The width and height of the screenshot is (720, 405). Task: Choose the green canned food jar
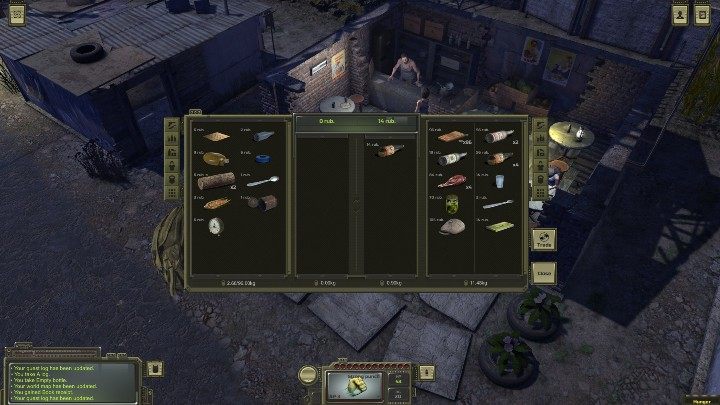pyautogui.click(x=452, y=203)
